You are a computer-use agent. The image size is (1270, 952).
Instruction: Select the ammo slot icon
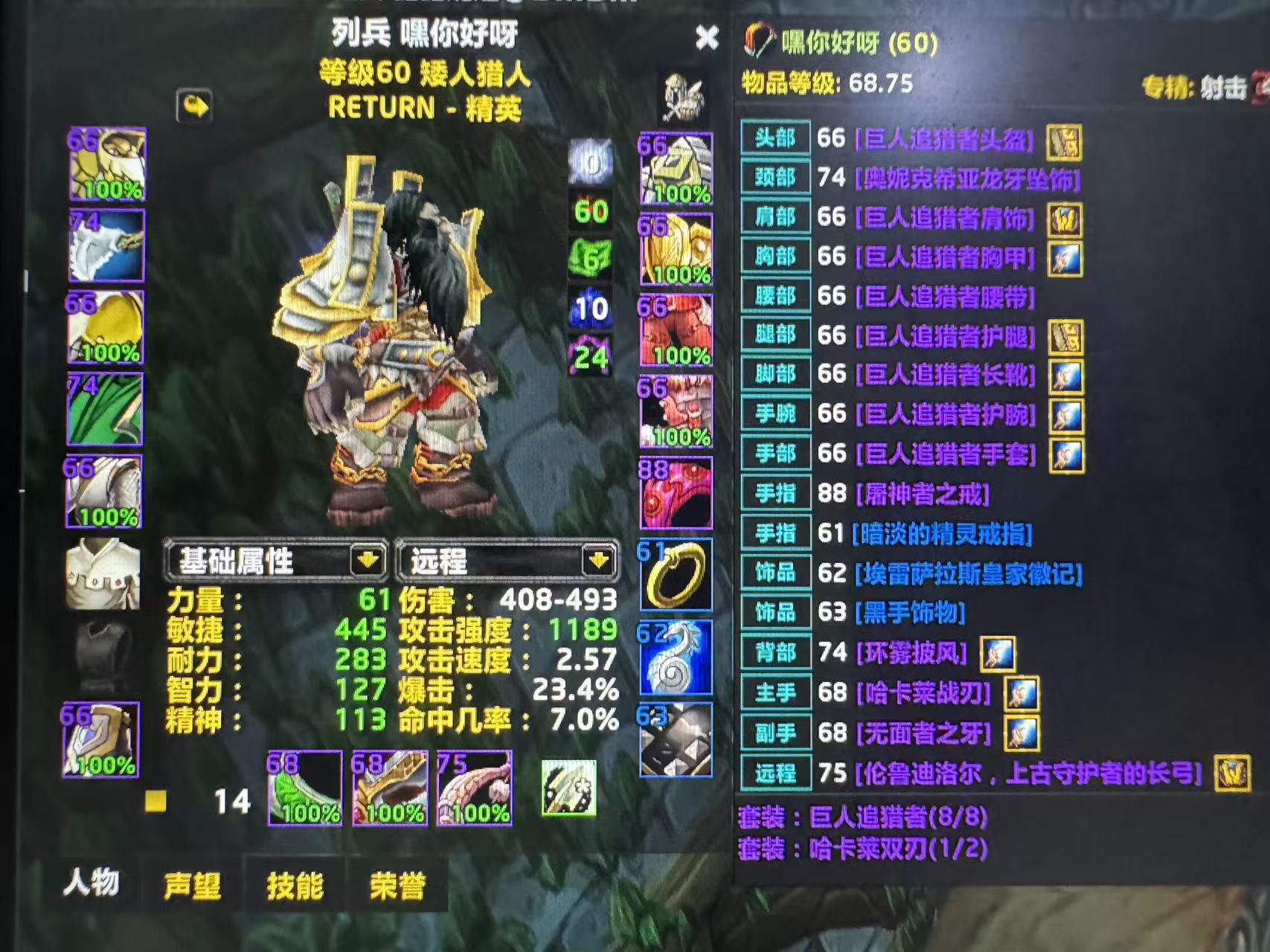pos(569,788)
